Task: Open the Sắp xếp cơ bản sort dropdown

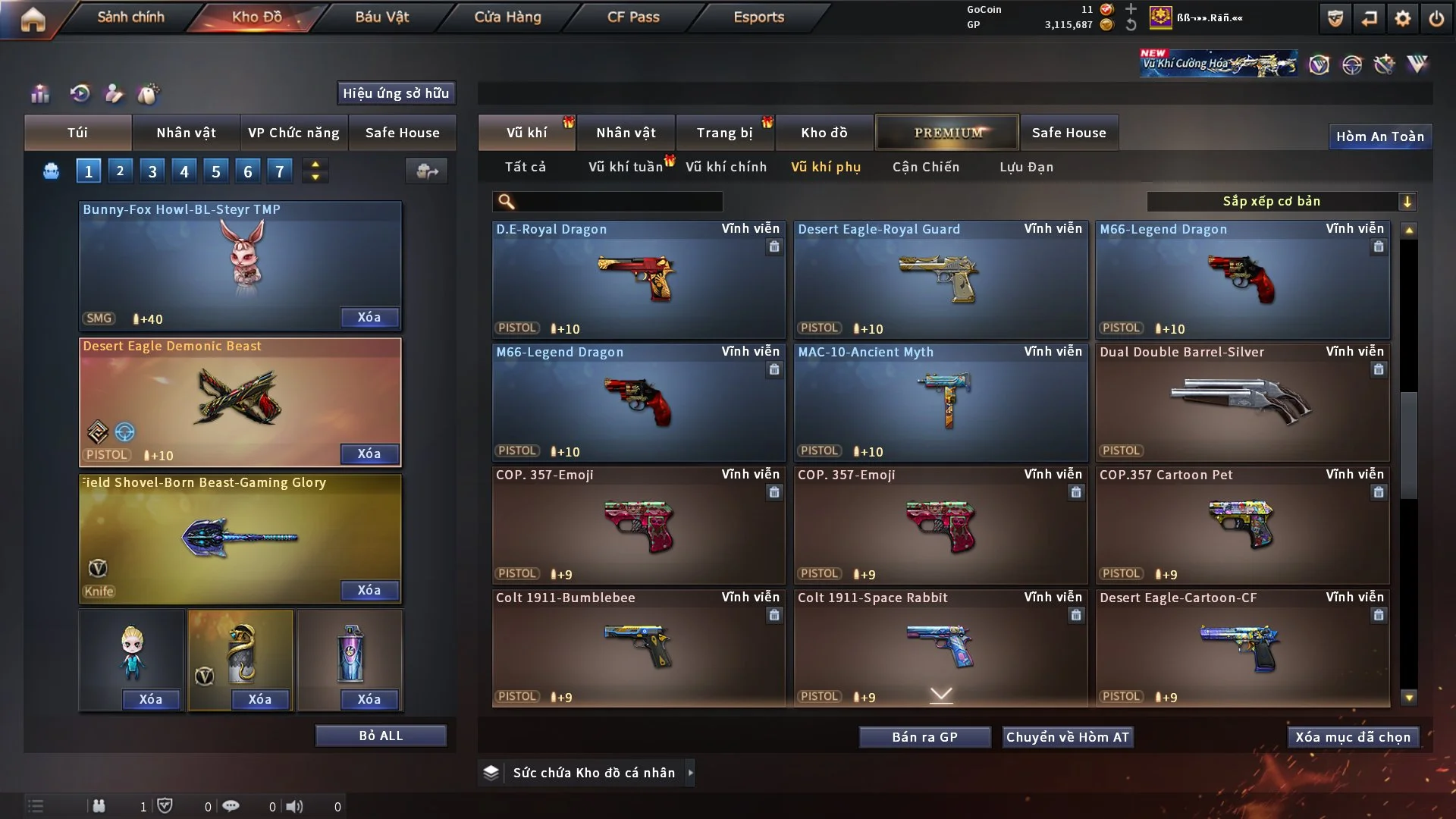Action: coord(1281,202)
